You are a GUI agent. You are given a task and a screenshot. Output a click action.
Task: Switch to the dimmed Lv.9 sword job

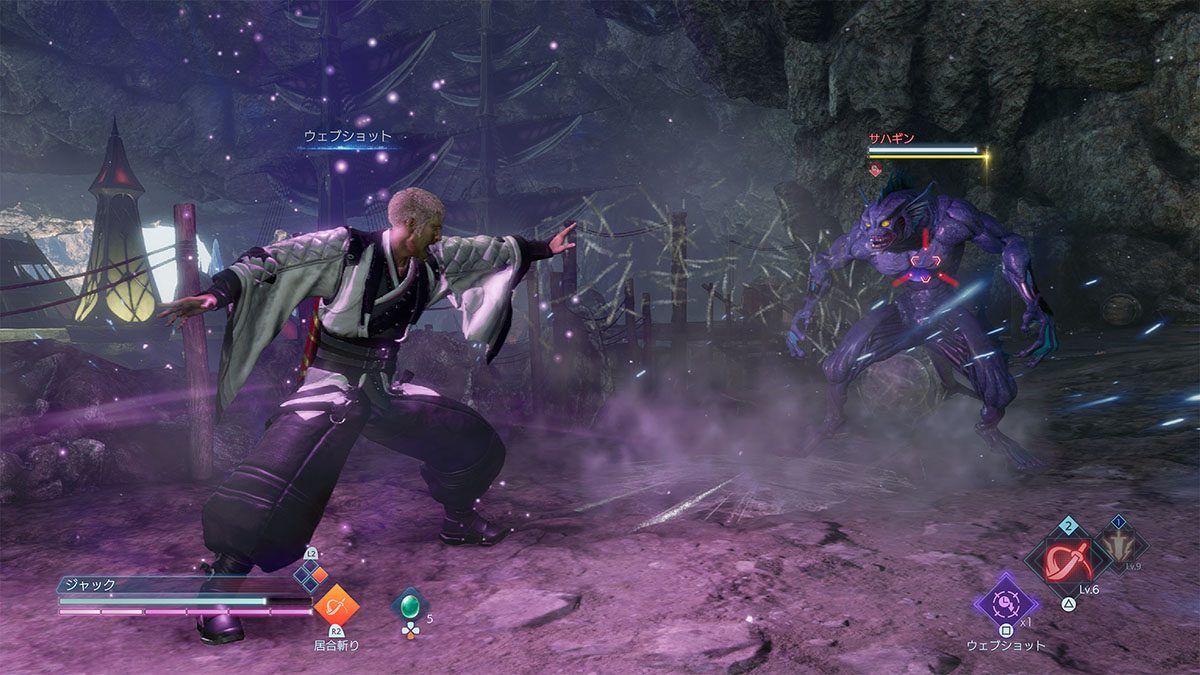[x=1121, y=546]
